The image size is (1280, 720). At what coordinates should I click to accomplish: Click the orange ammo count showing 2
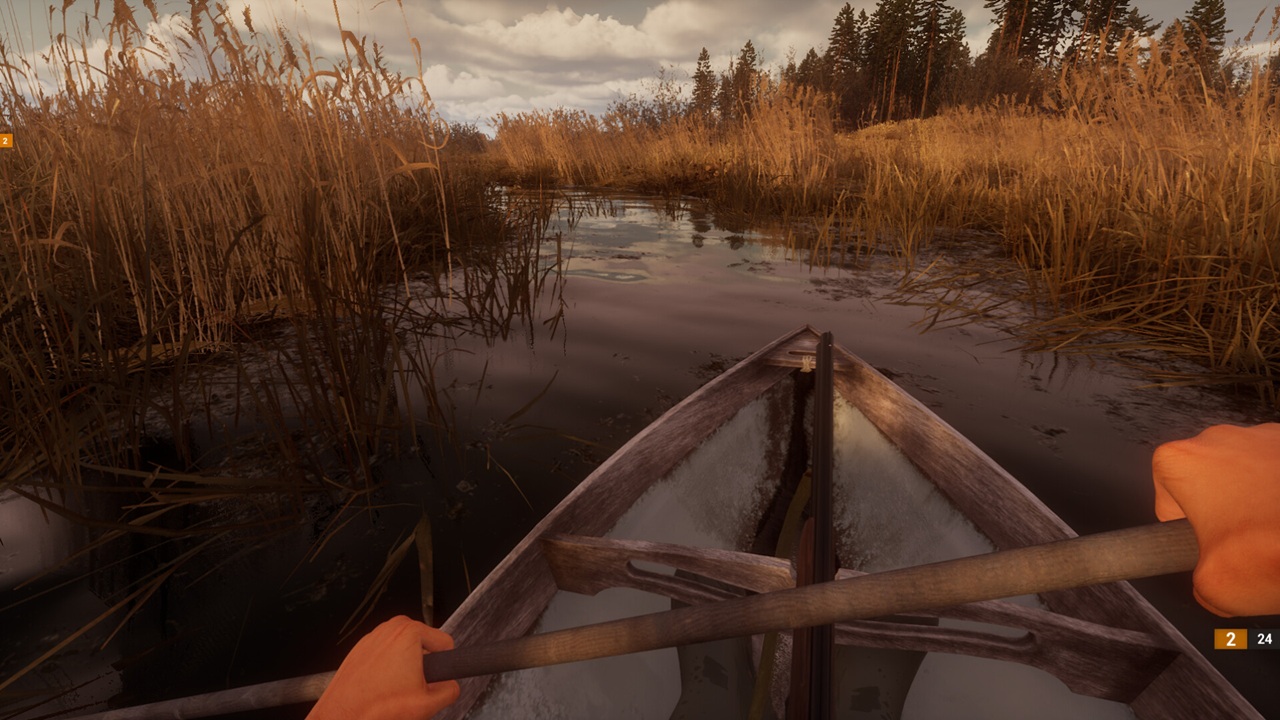point(1229,636)
